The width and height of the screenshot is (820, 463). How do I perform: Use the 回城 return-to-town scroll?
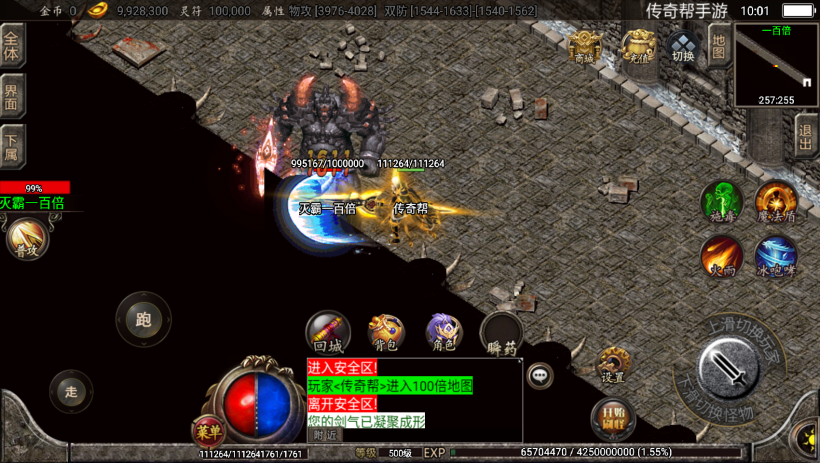click(x=328, y=332)
